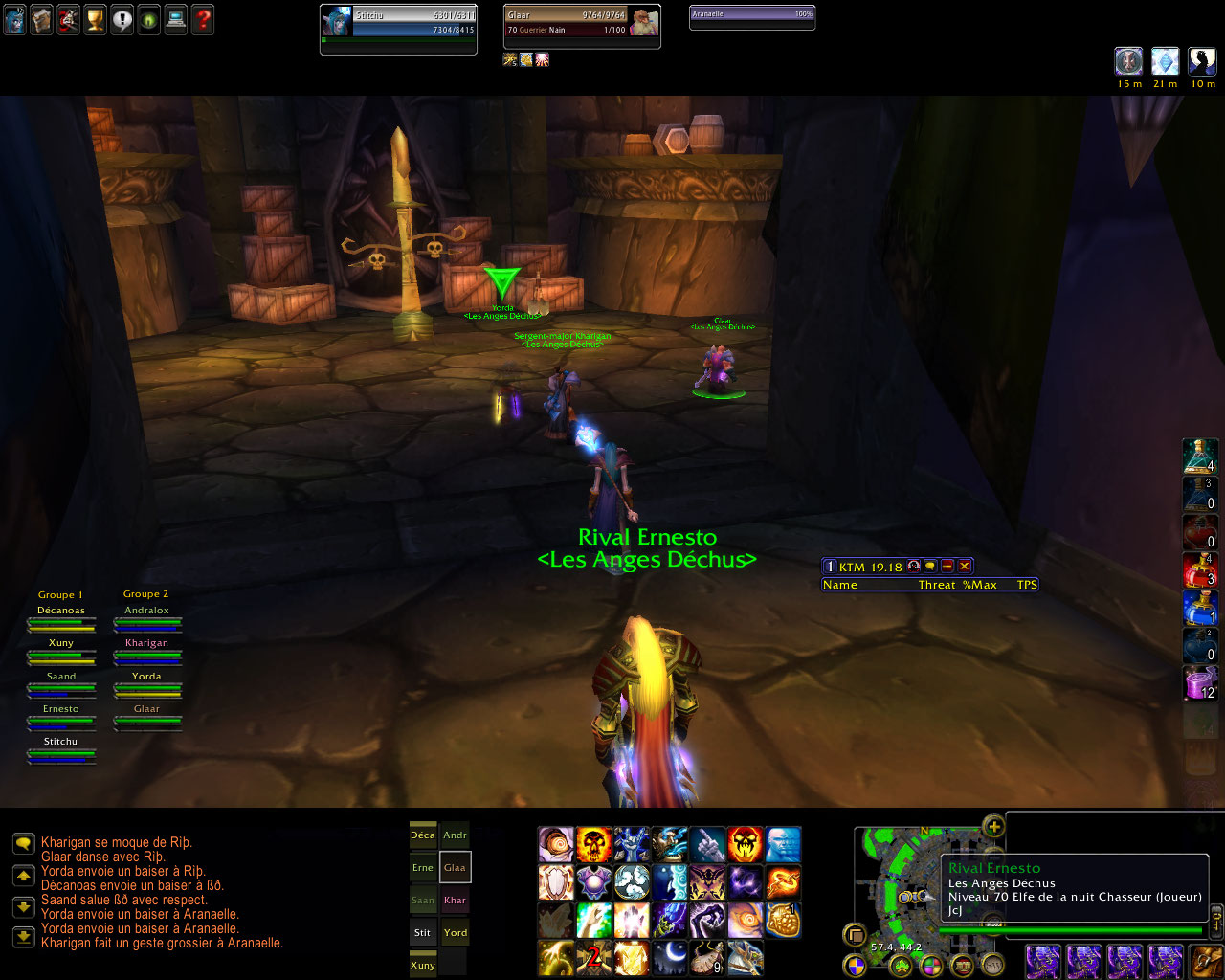Click the Yord healing grid button
This screenshot has height=980, width=1225.
(x=456, y=932)
